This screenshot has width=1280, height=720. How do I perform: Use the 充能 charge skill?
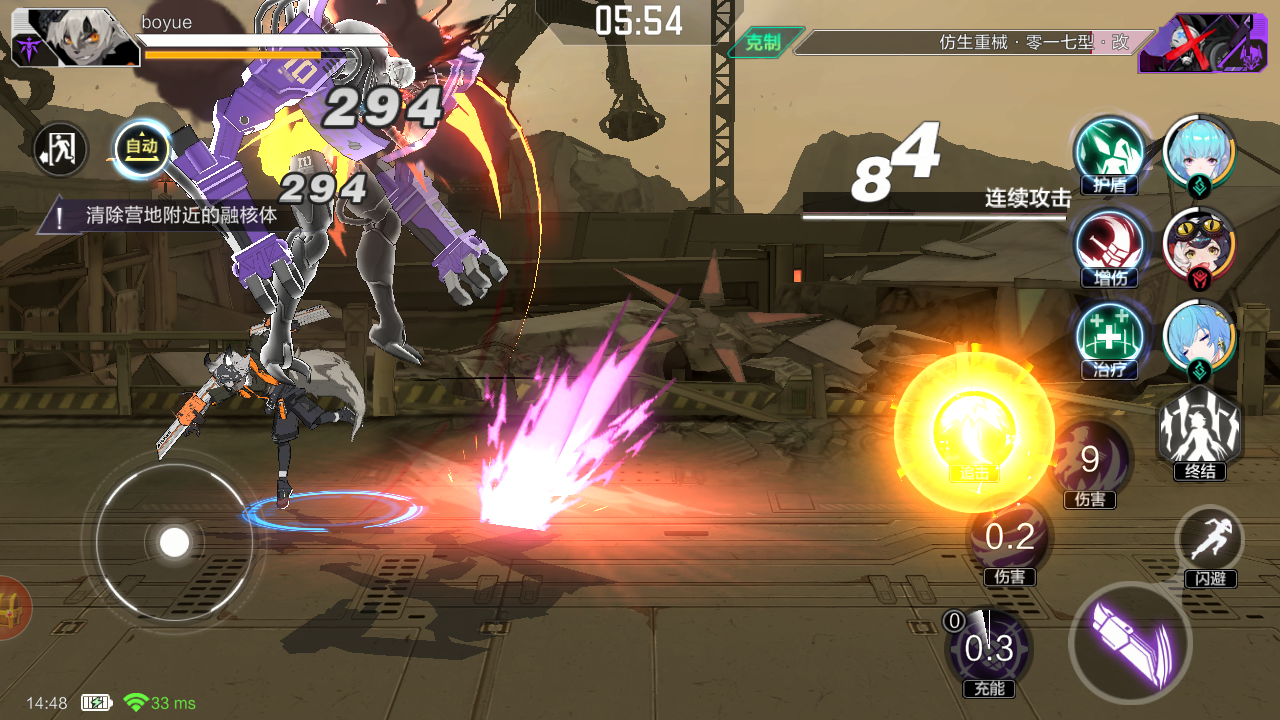[988, 649]
